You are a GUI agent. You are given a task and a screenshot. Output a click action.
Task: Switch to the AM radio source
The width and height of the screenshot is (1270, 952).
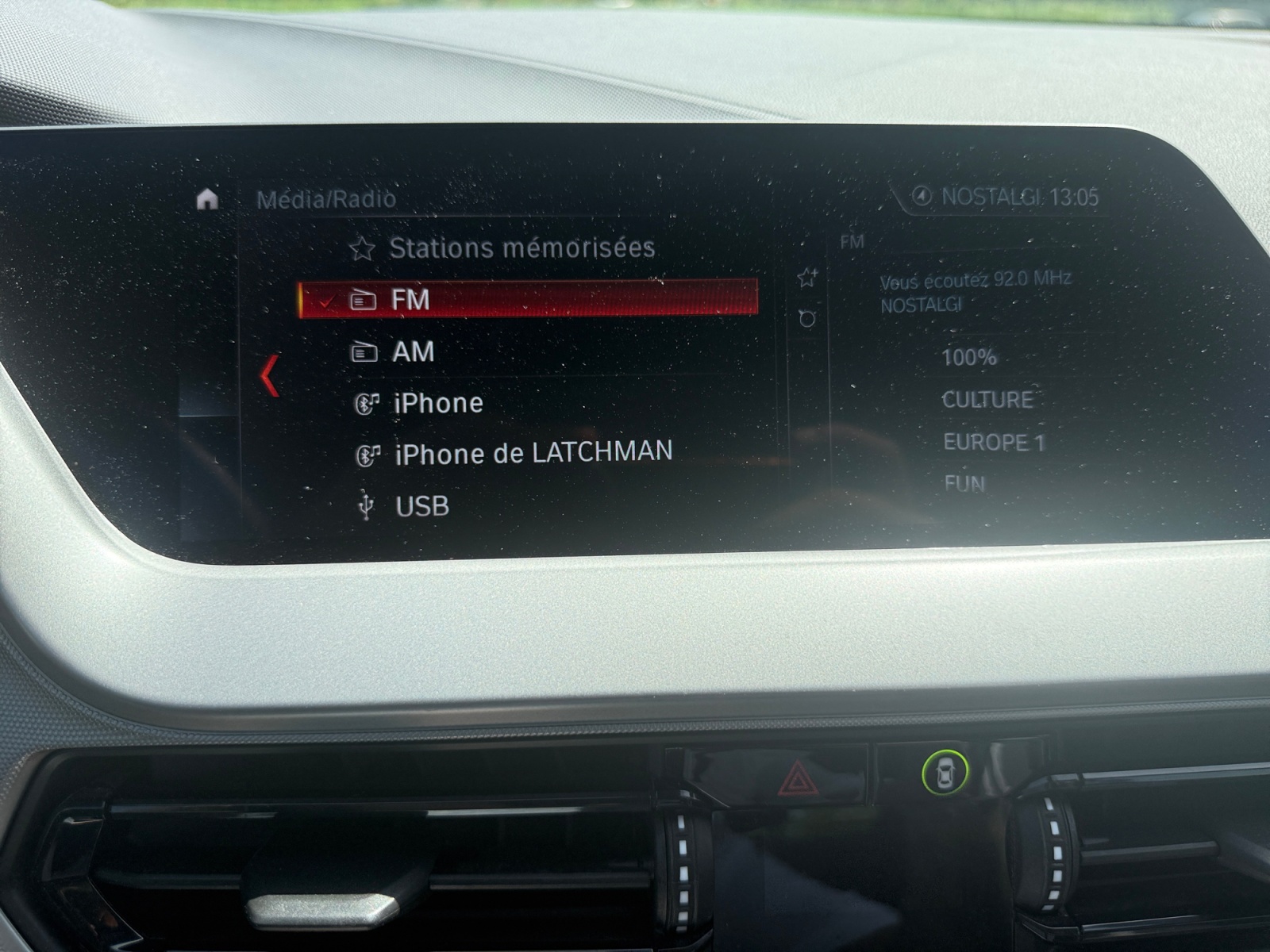[x=413, y=351]
